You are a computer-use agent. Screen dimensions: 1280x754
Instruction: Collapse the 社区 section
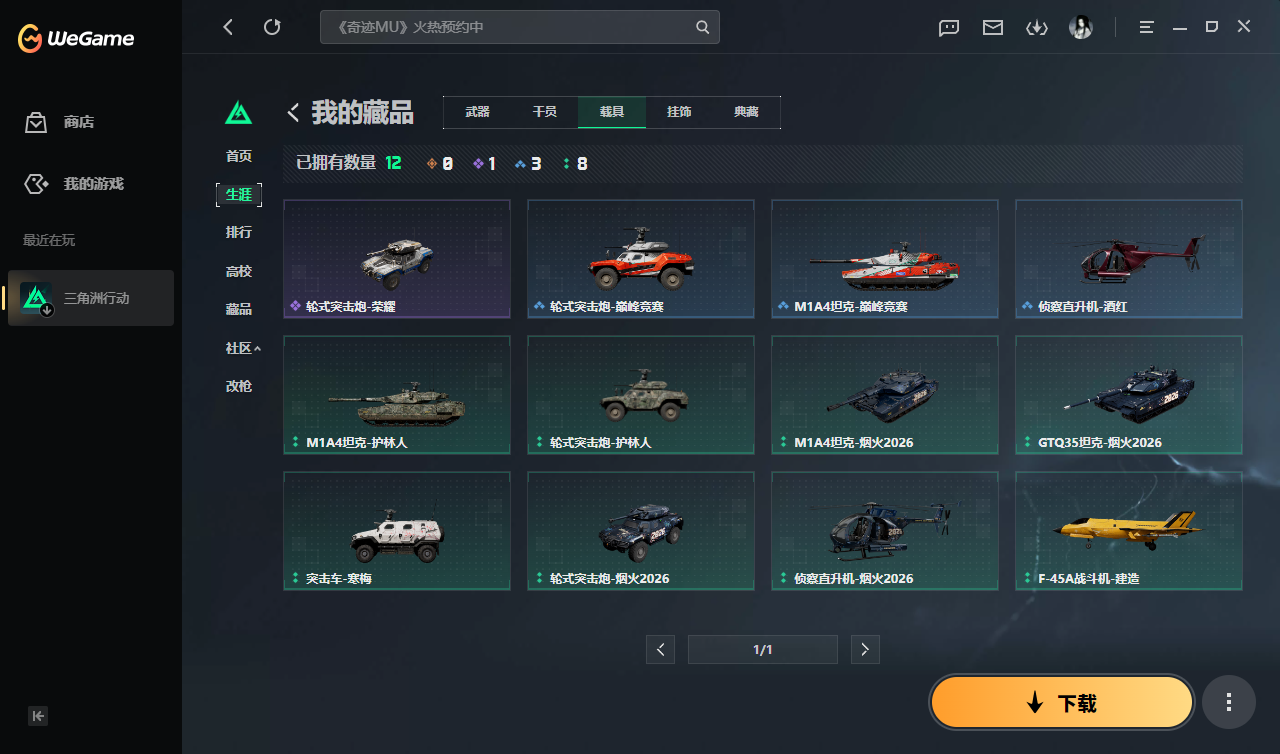coord(239,347)
